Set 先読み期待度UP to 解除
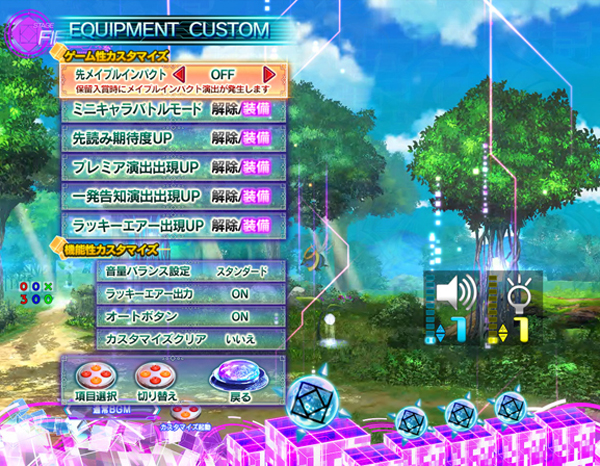Viewport: 600px width, 466px height. (x=225, y=137)
